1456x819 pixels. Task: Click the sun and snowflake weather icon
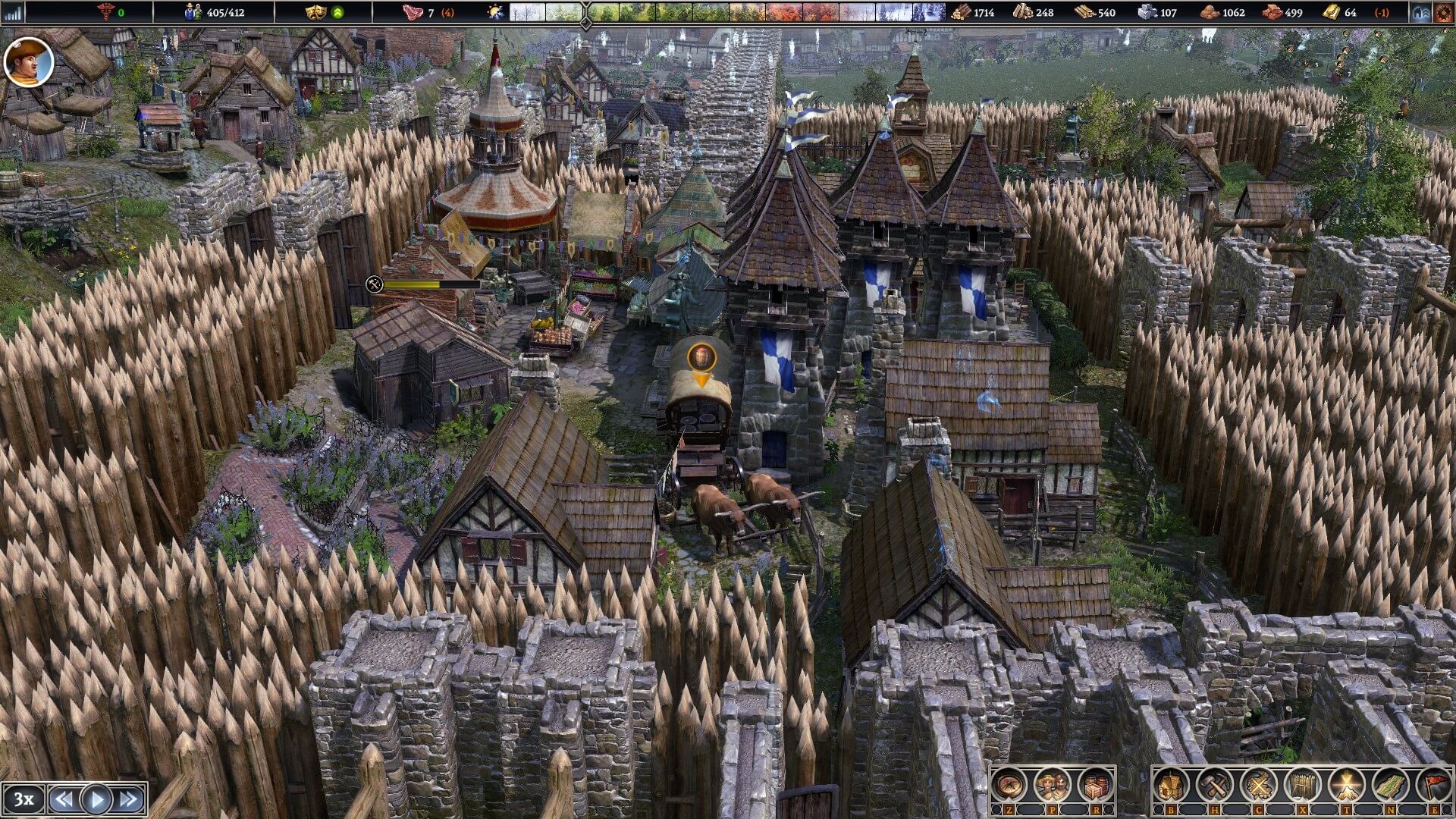click(x=495, y=12)
